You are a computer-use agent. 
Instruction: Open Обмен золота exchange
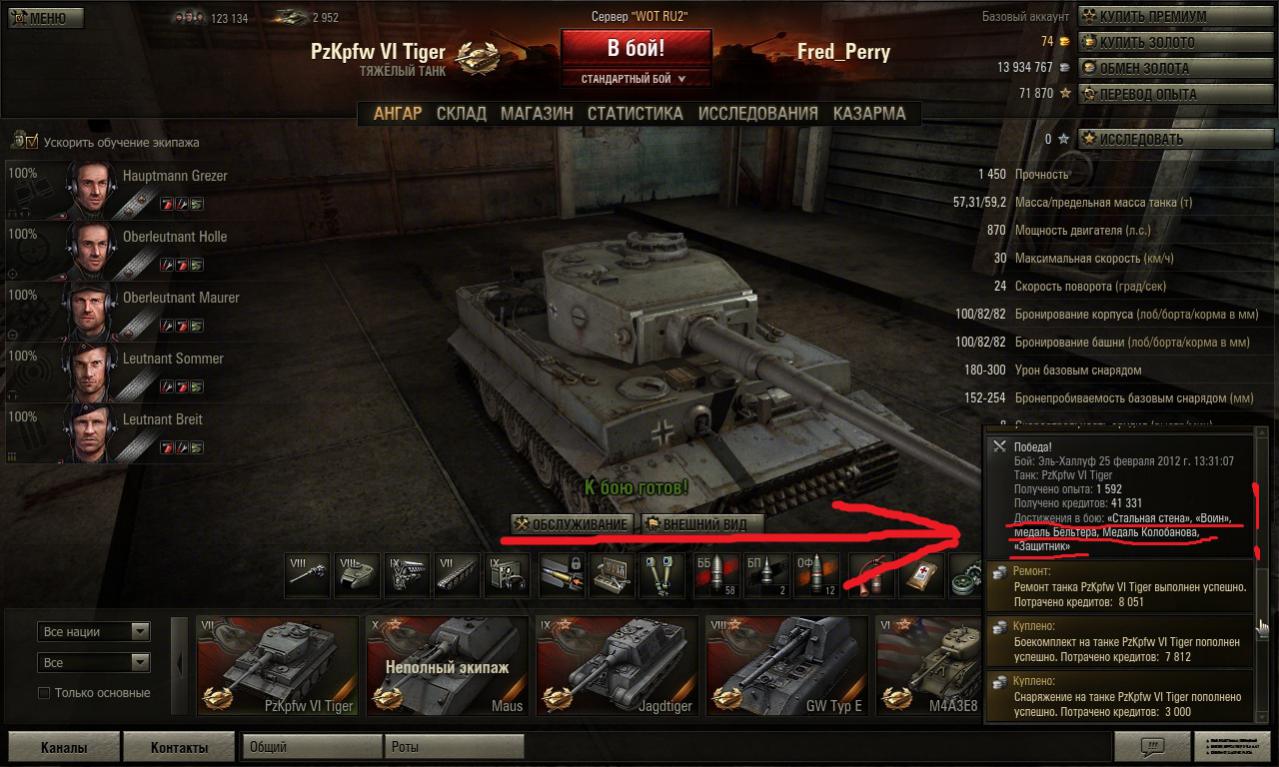tap(1160, 68)
